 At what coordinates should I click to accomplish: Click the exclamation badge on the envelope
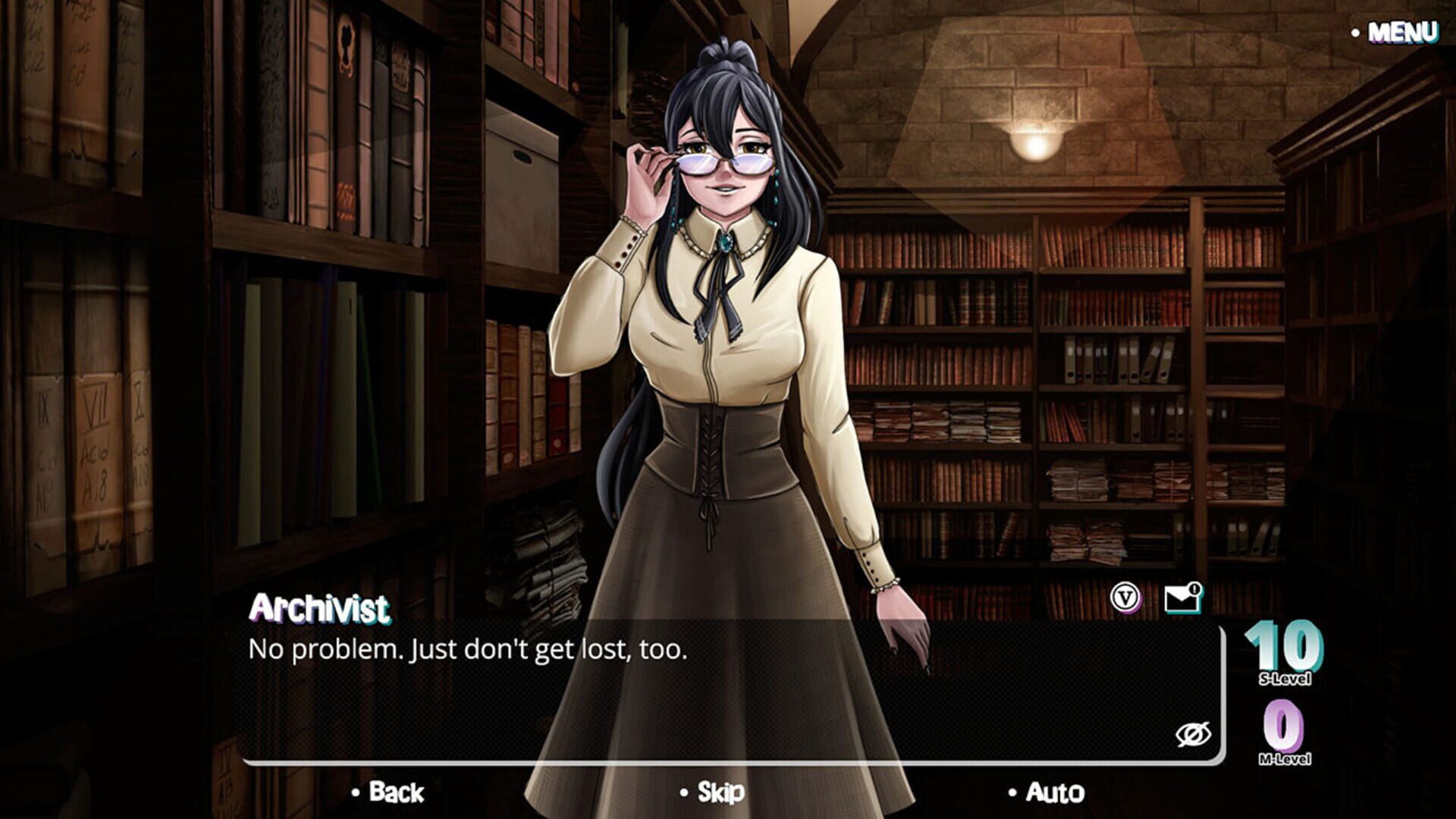pyautogui.click(x=1196, y=588)
